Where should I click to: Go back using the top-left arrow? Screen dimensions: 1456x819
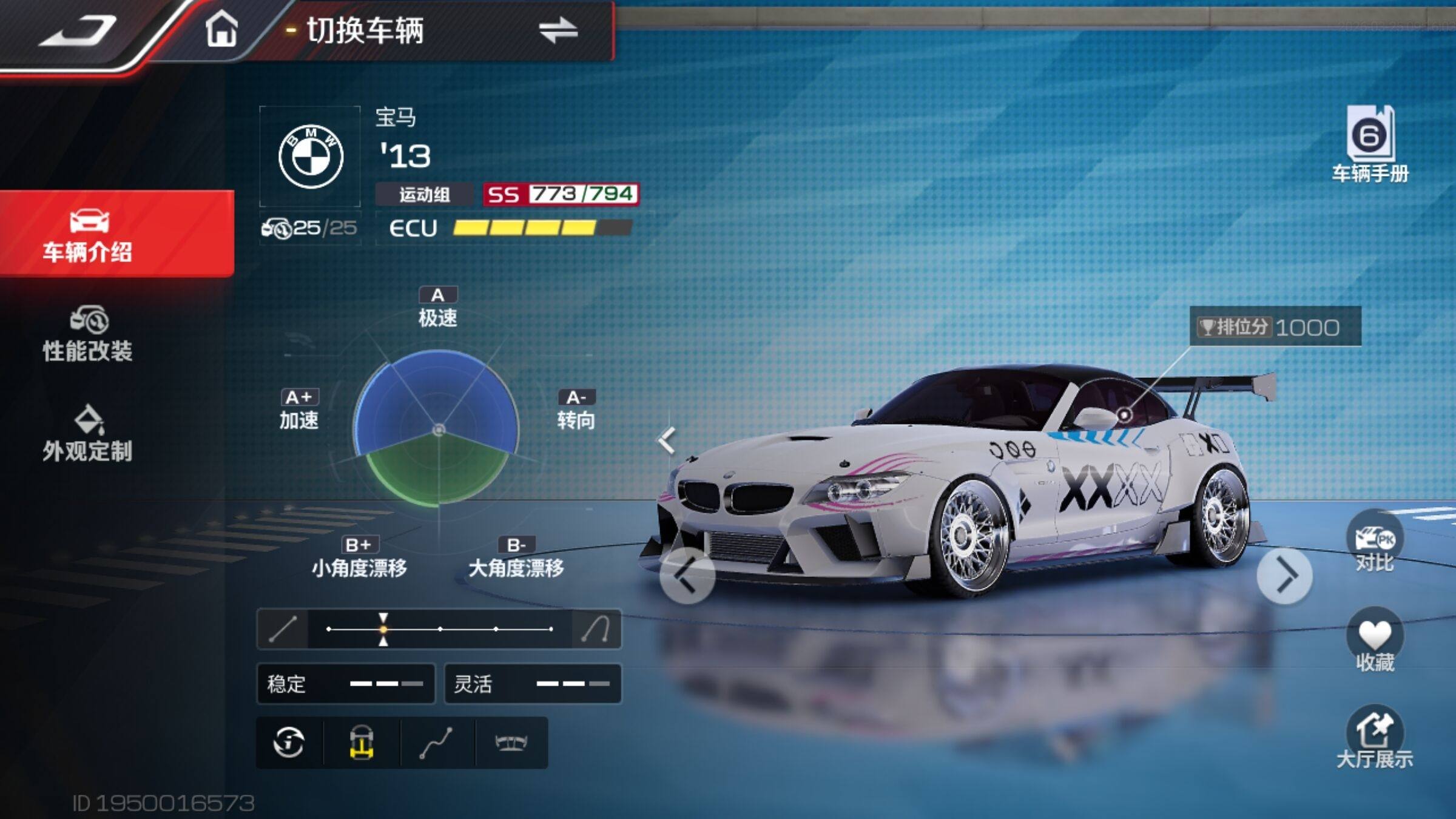78,30
